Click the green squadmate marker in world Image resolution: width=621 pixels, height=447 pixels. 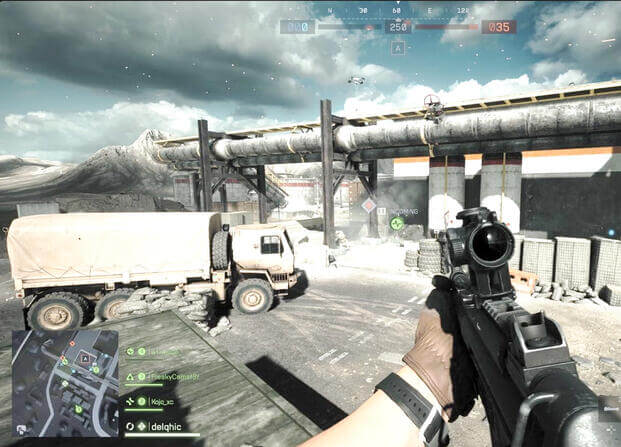pos(397,223)
